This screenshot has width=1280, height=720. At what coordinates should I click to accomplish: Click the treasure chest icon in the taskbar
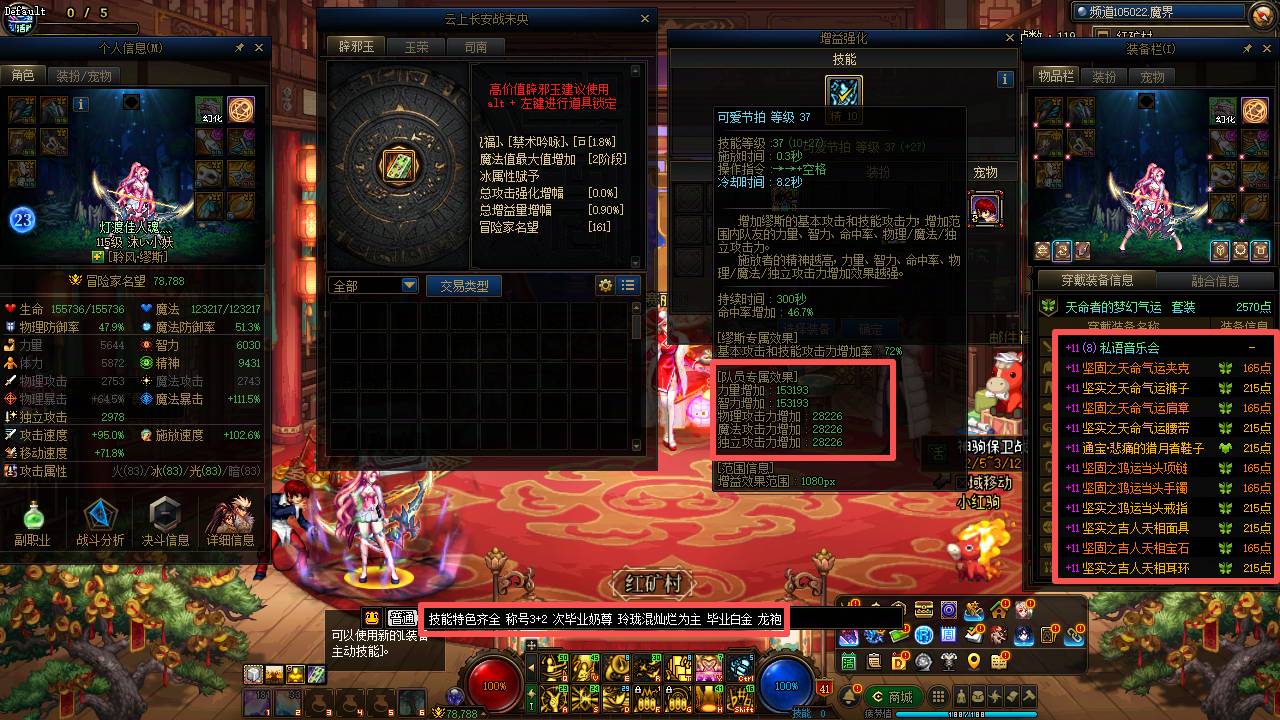point(922,611)
